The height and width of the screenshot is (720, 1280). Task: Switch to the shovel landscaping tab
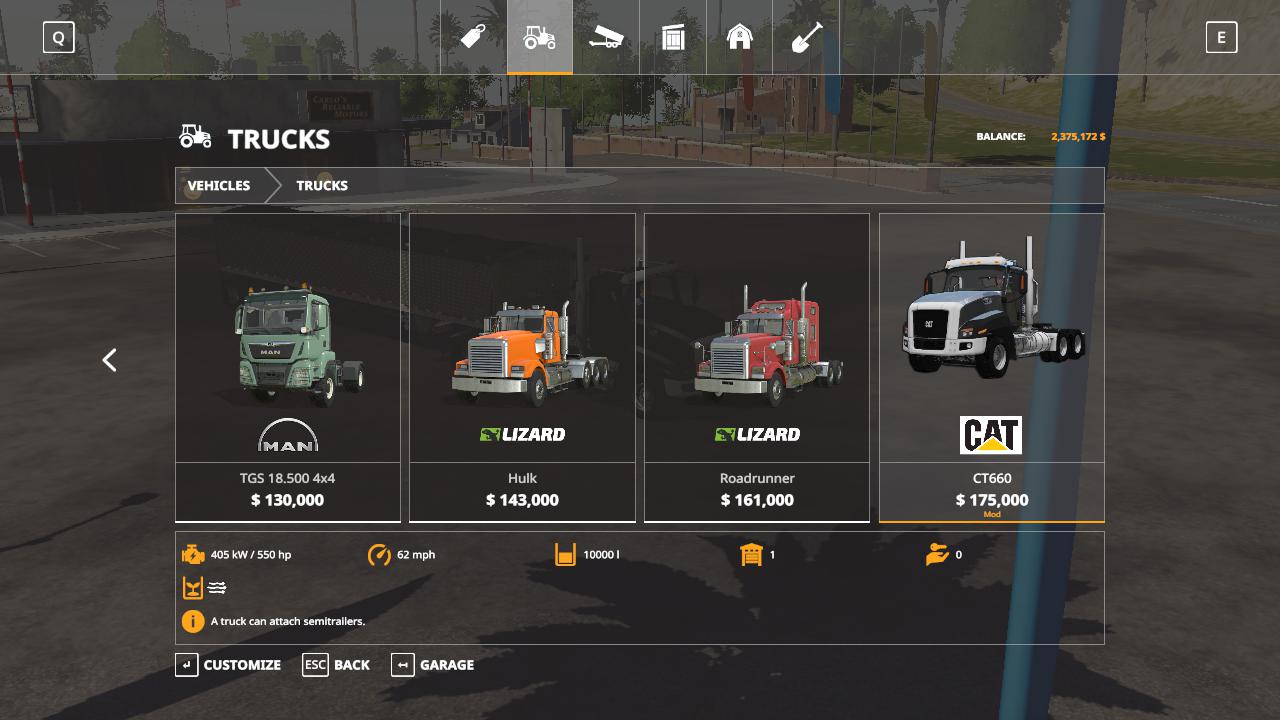pyautogui.click(x=806, y=38)
